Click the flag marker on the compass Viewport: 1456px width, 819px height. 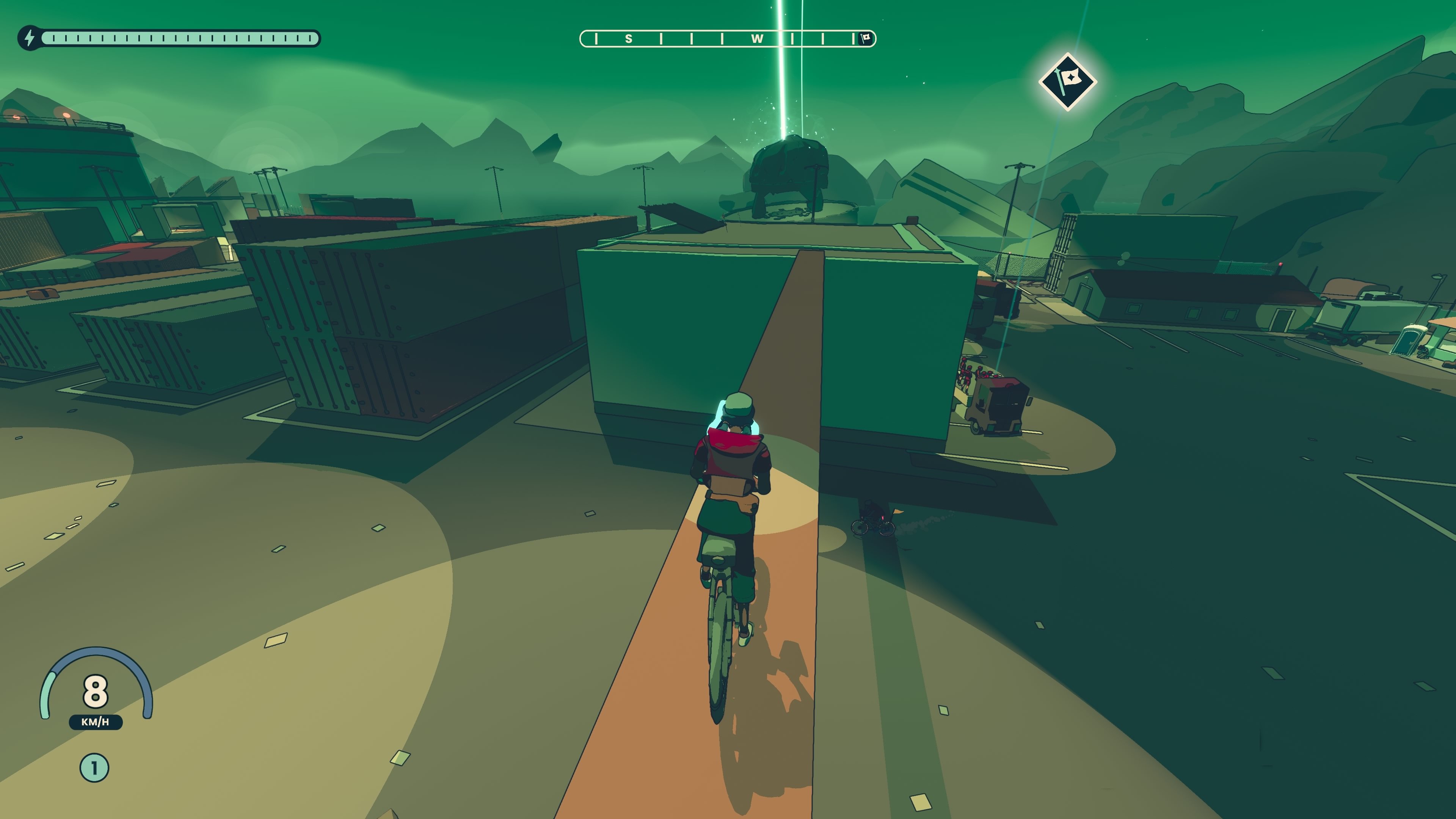865,38
